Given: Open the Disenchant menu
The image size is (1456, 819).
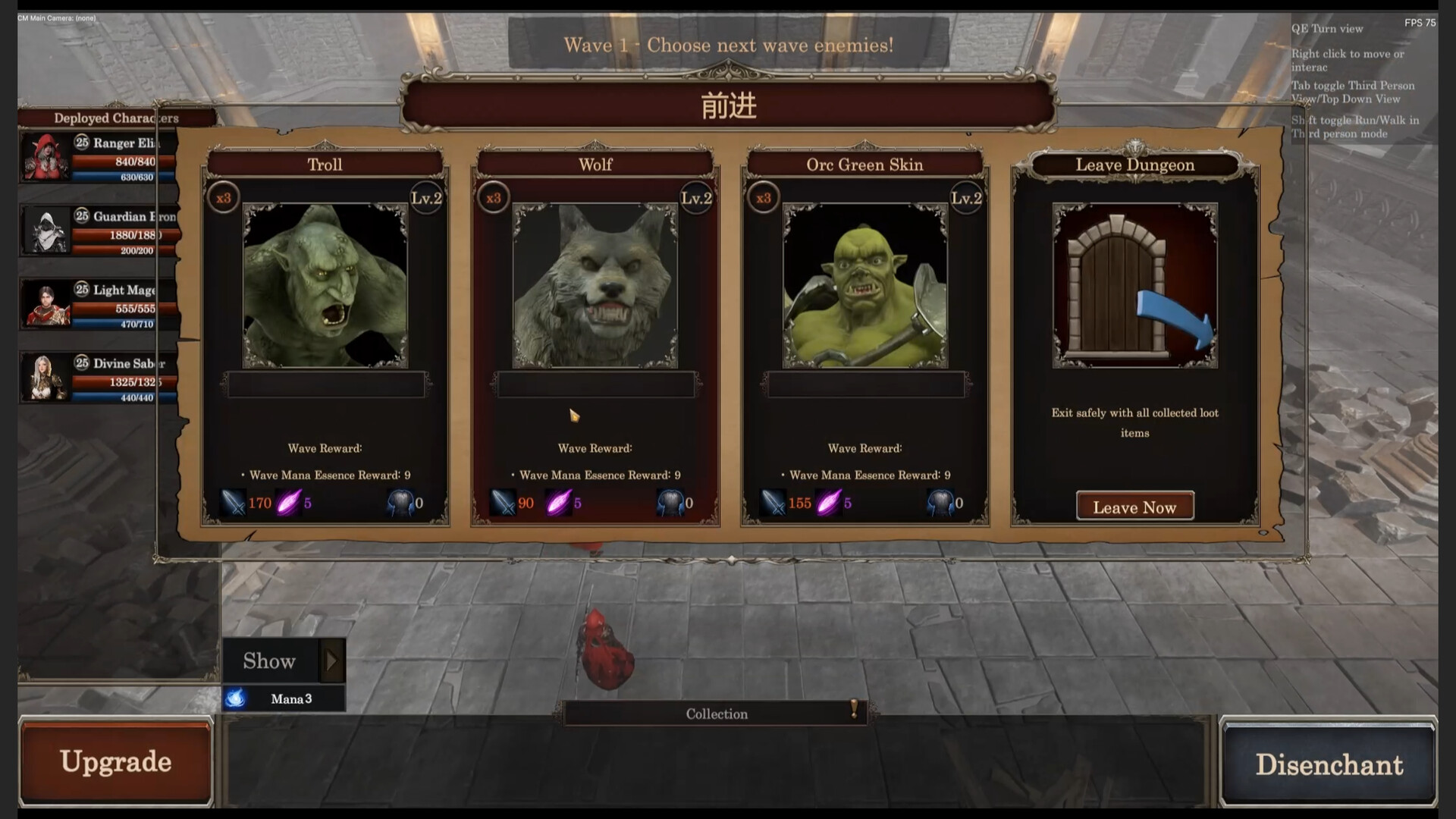Looking at the screenshot, I should 1329,764.
